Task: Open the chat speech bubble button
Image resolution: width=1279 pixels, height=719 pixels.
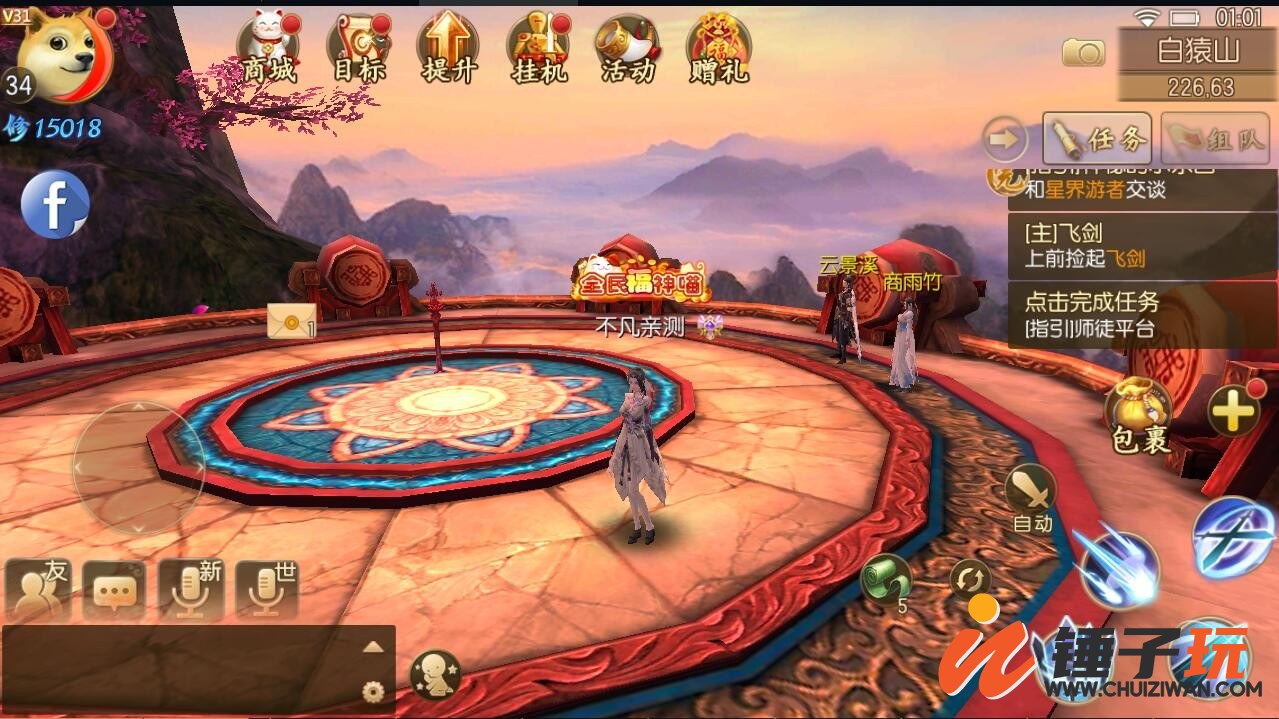Action: (113, 590)
